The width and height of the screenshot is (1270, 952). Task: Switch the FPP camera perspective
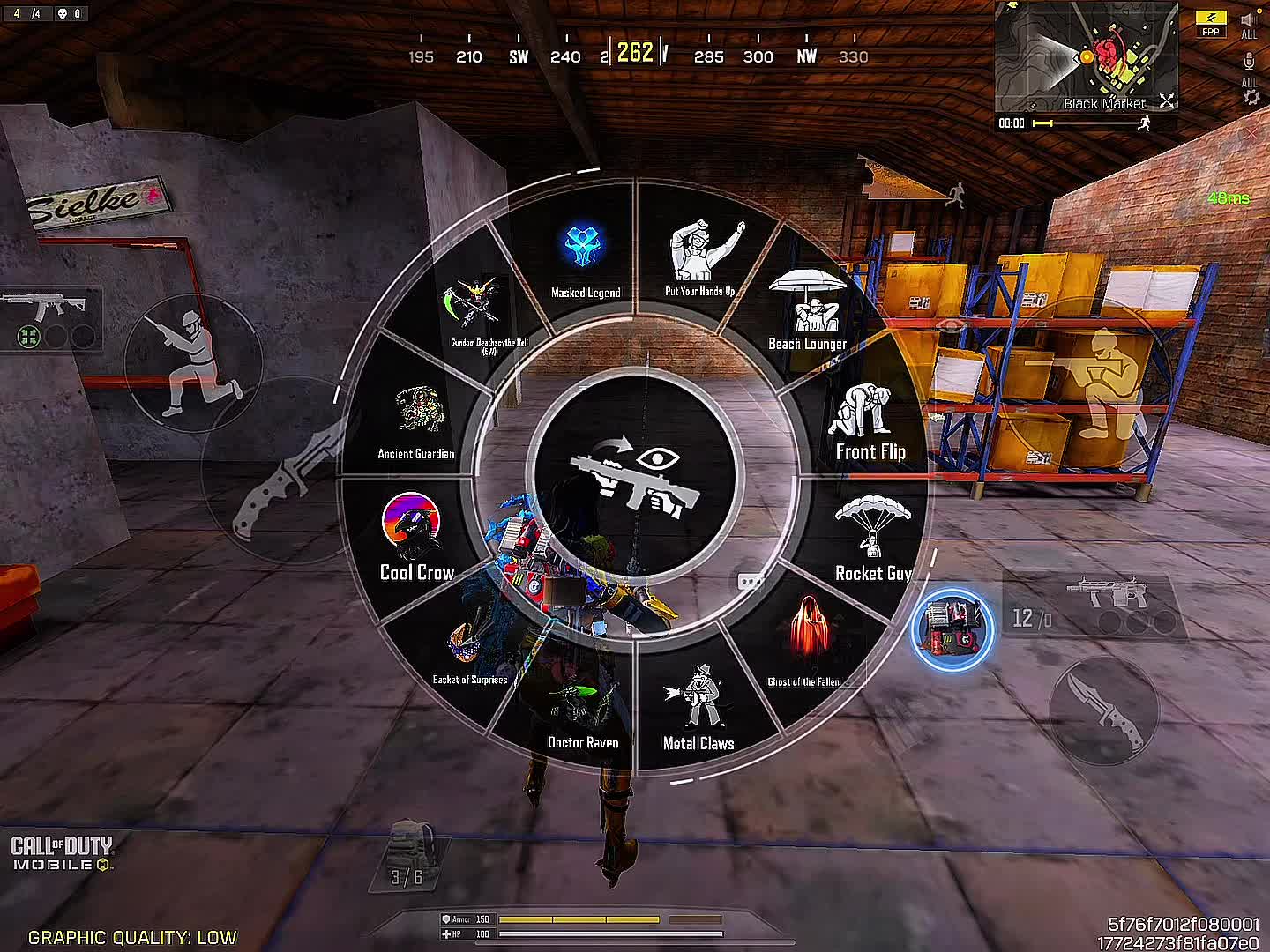pyautogui.click(x=1211, y=24)
